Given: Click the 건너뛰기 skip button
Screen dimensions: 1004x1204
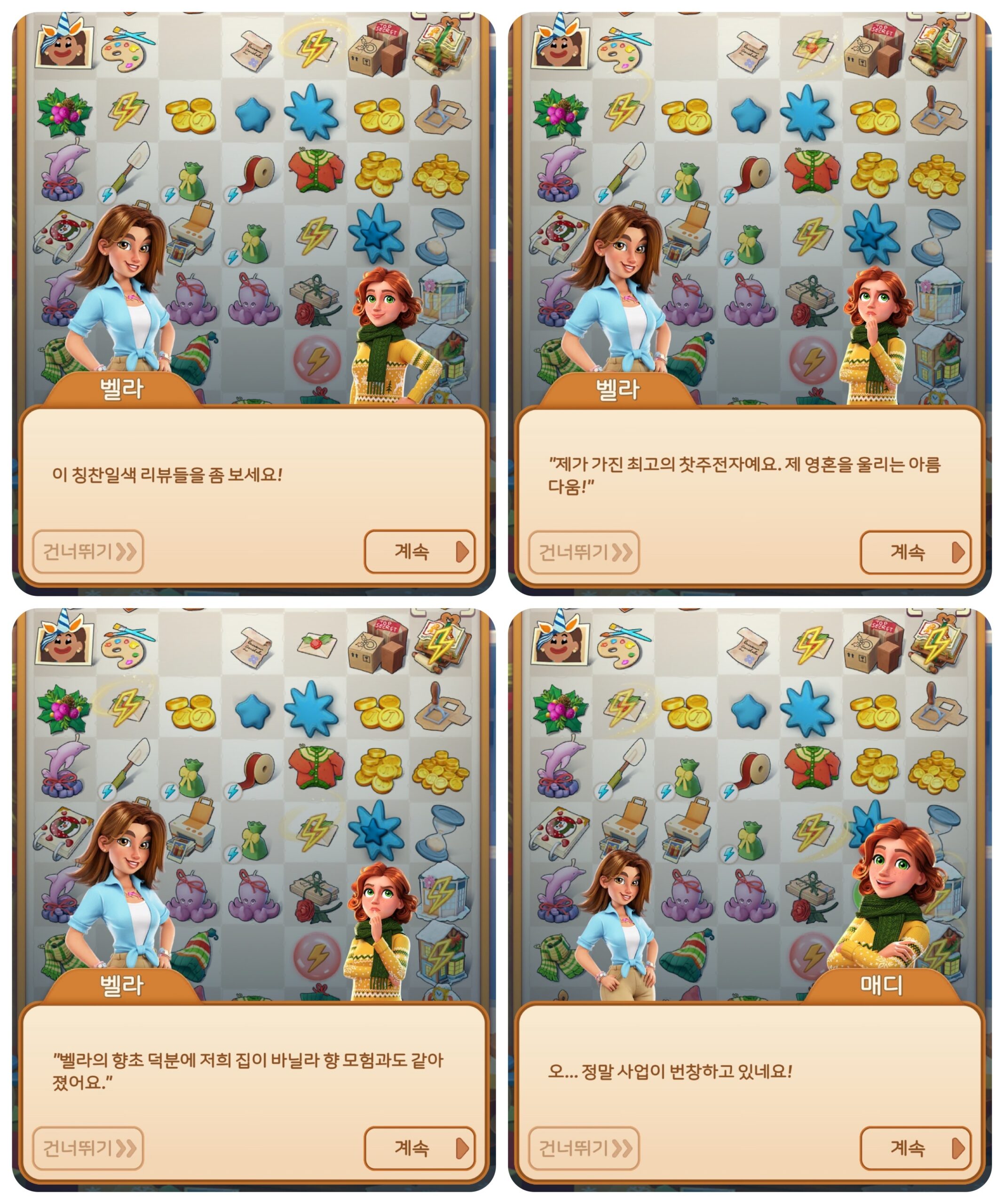Looking at the screenshot, I should click(x=89, y=550).
